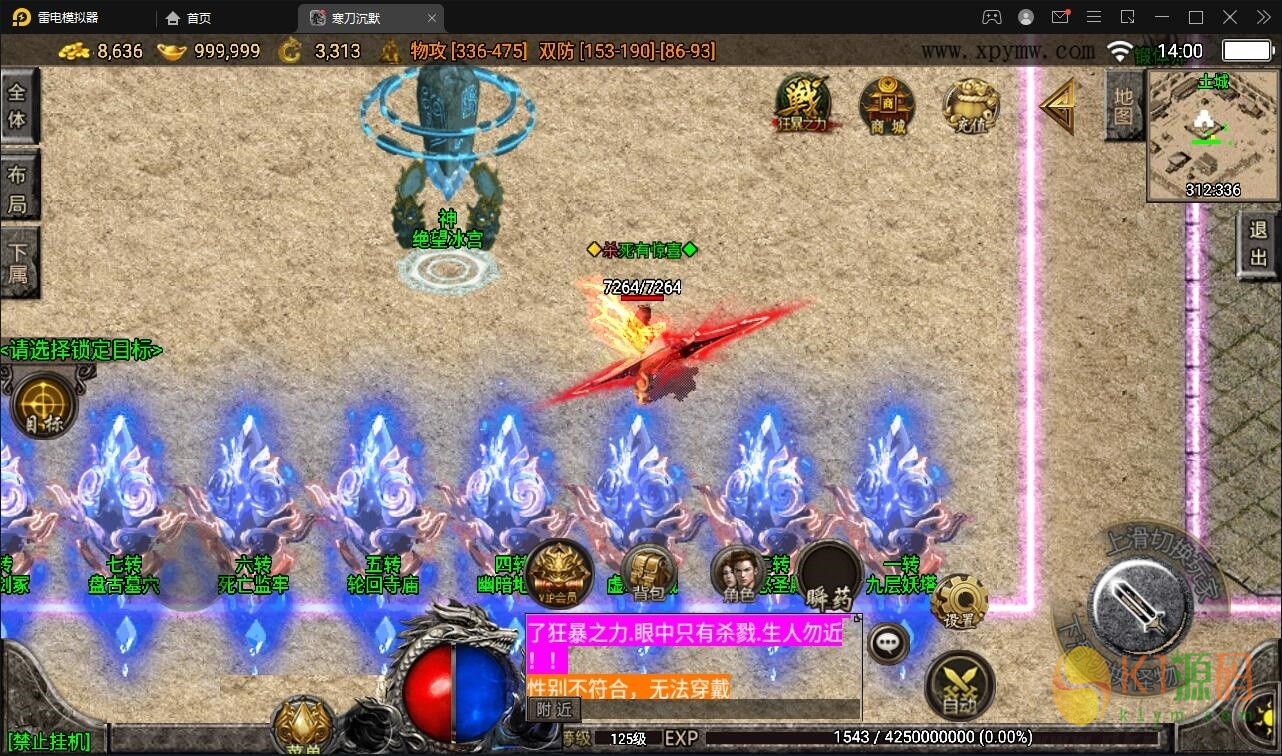The image size is (1282, 756).
Task: Open the chat speech bubble button
Action: coord(888,643)
